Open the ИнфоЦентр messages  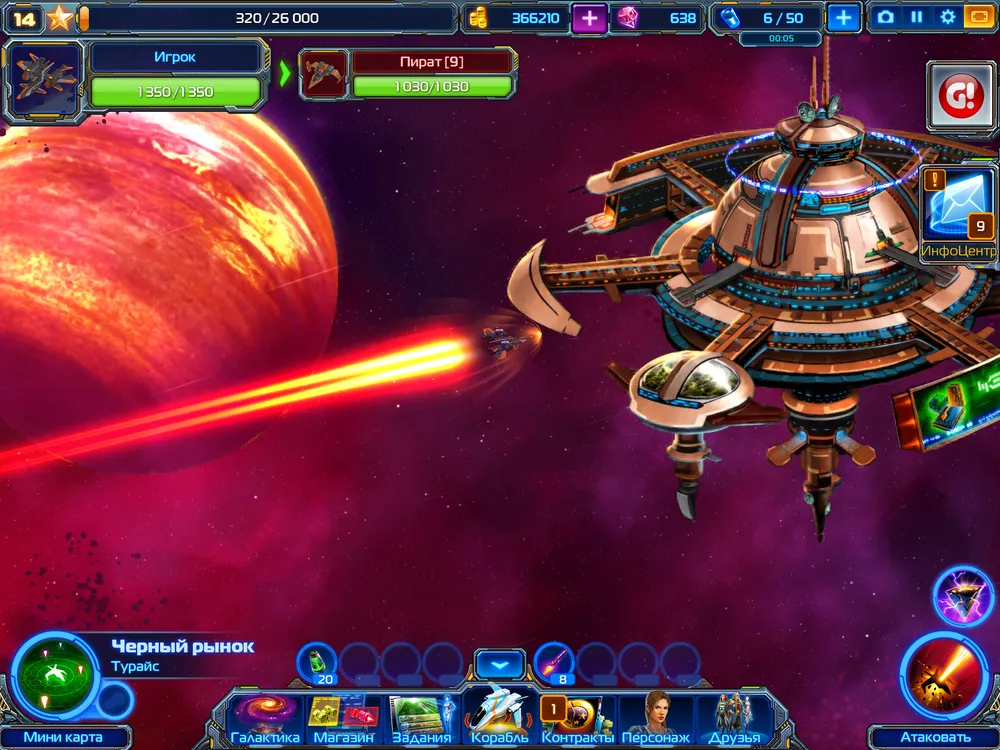point(957,215)
